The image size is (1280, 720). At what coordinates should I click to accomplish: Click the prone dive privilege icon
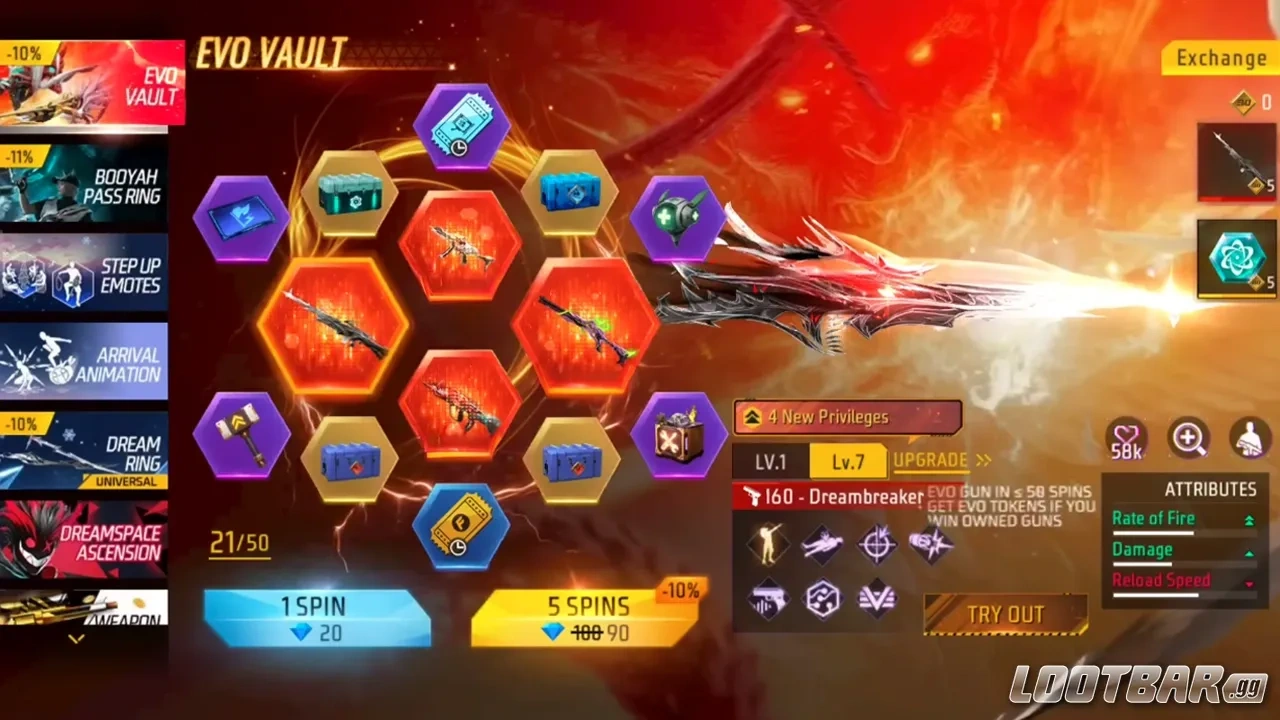click(x=822, y=545)
